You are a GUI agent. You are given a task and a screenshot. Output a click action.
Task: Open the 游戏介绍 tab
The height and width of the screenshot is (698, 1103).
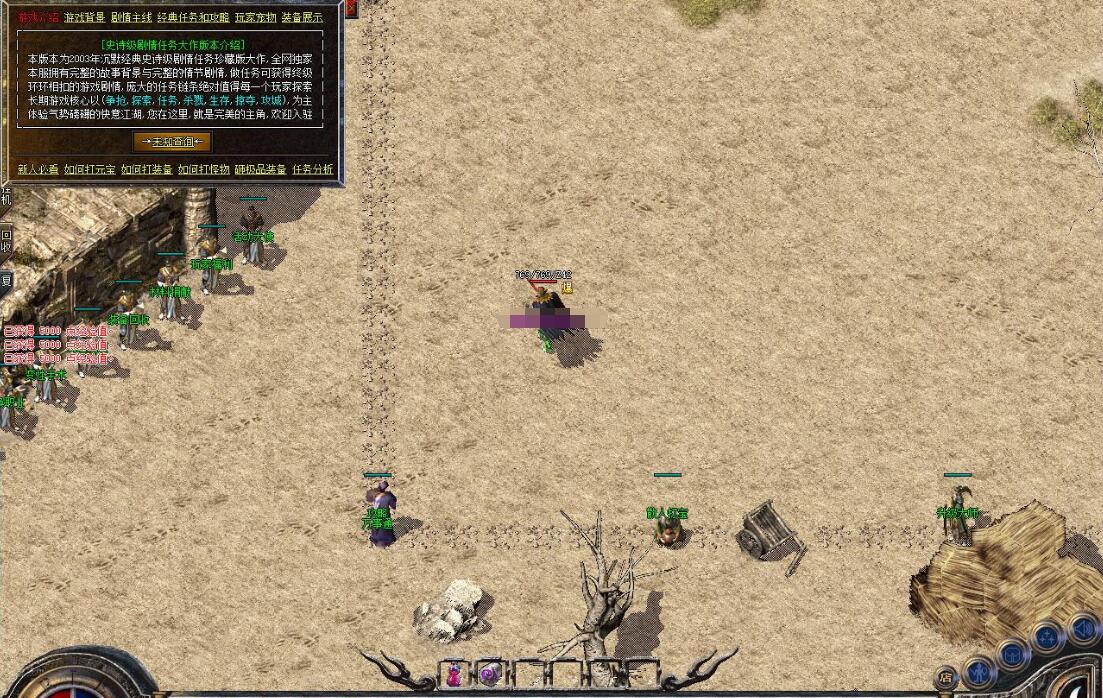pos(38,18)
